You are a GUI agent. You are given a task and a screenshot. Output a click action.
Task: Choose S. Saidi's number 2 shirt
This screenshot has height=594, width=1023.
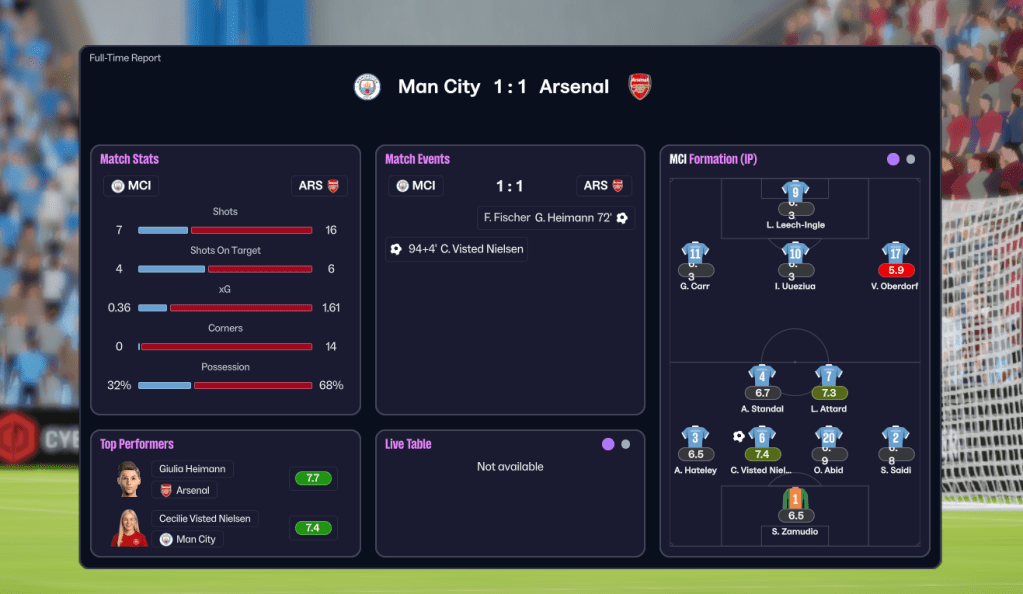coord(895,437)
